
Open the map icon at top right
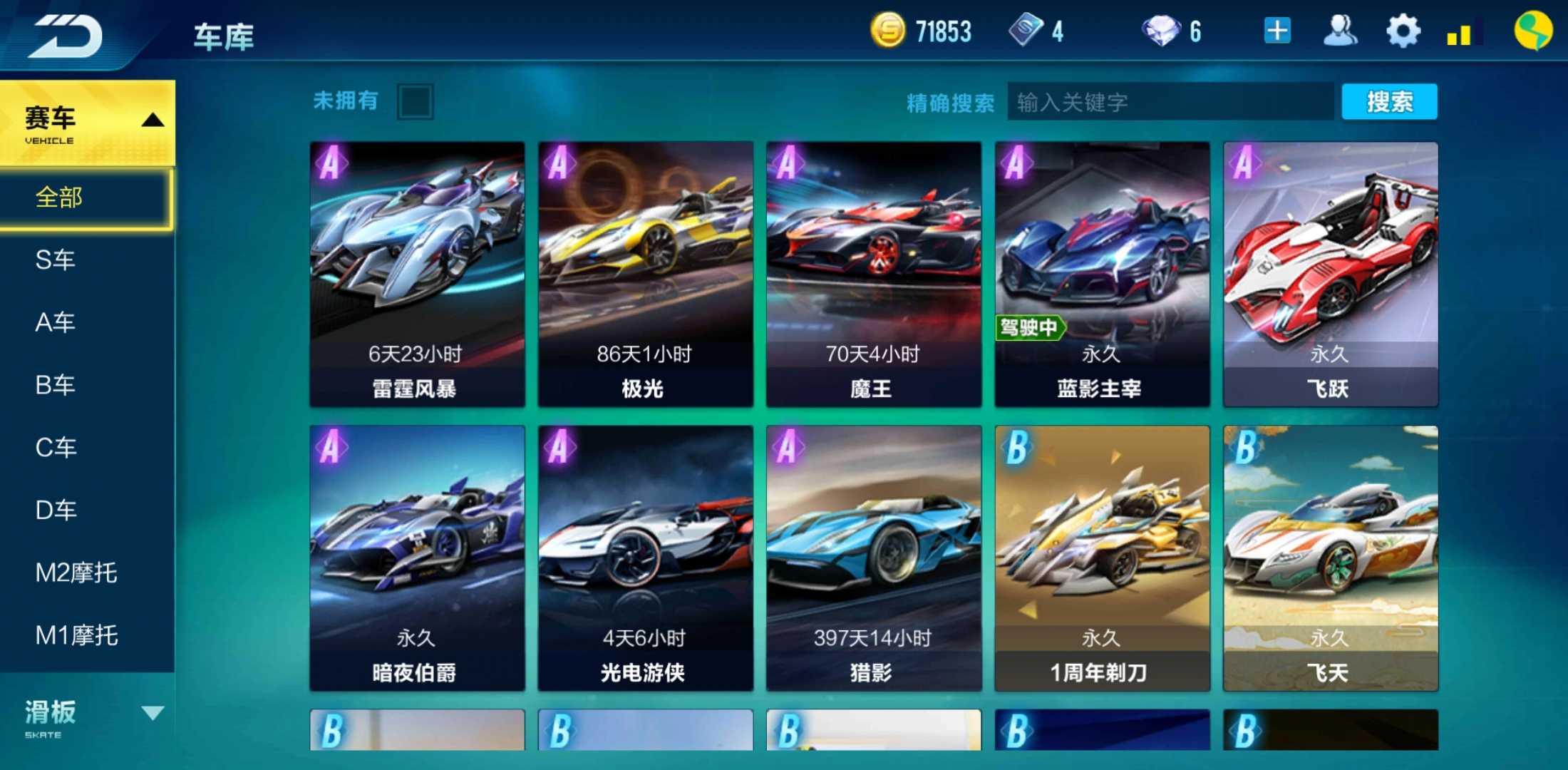click(1534, 30)
